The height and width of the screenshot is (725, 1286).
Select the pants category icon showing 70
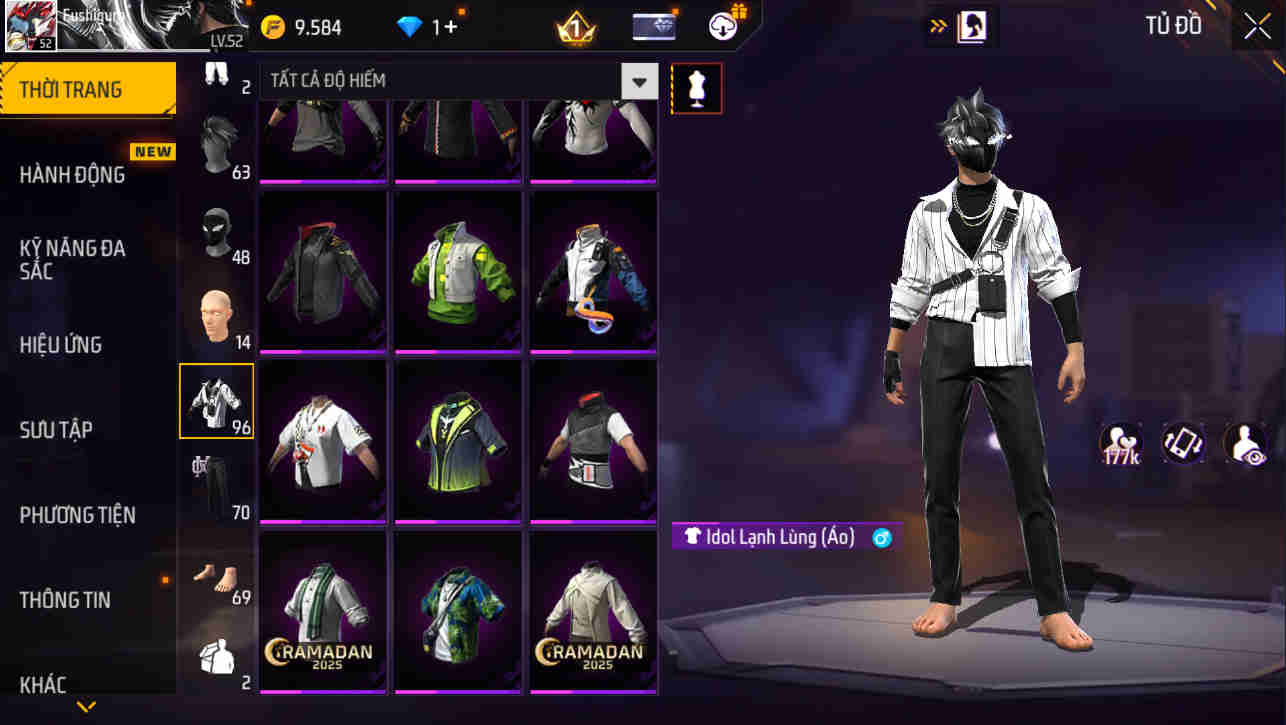pos(216,480)
